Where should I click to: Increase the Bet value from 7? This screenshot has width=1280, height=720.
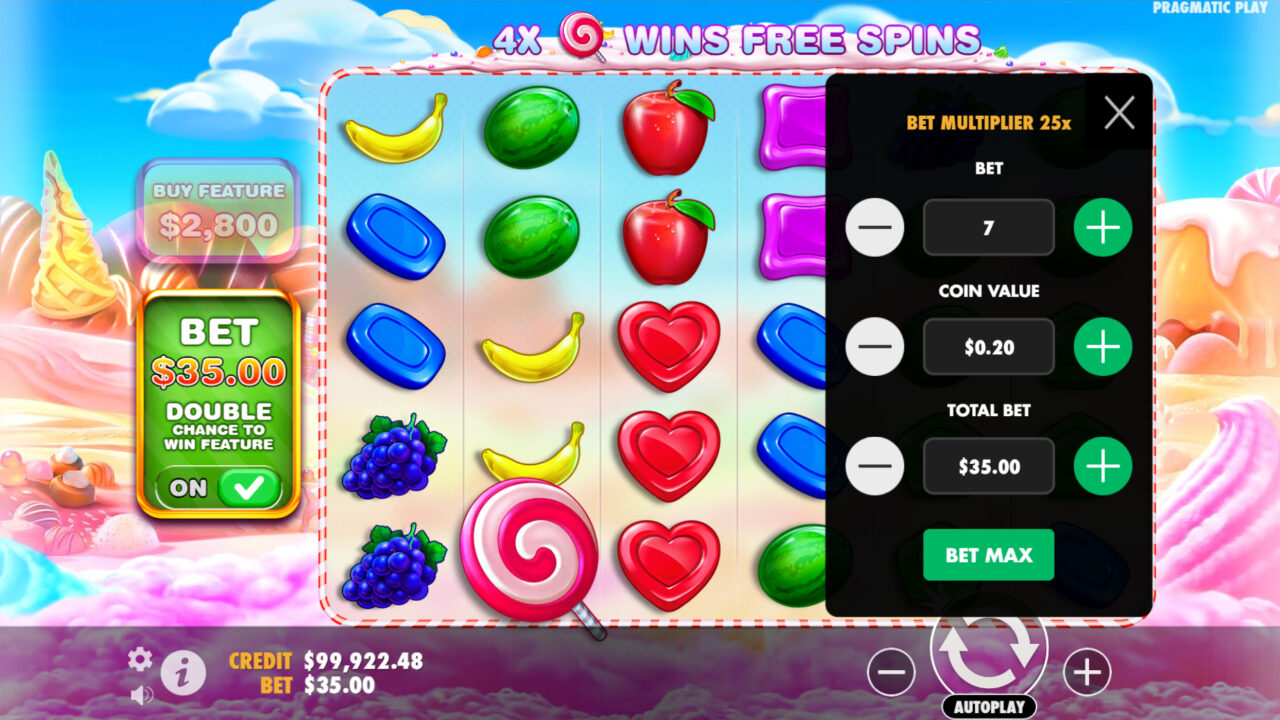click(x=1102, y=227)
